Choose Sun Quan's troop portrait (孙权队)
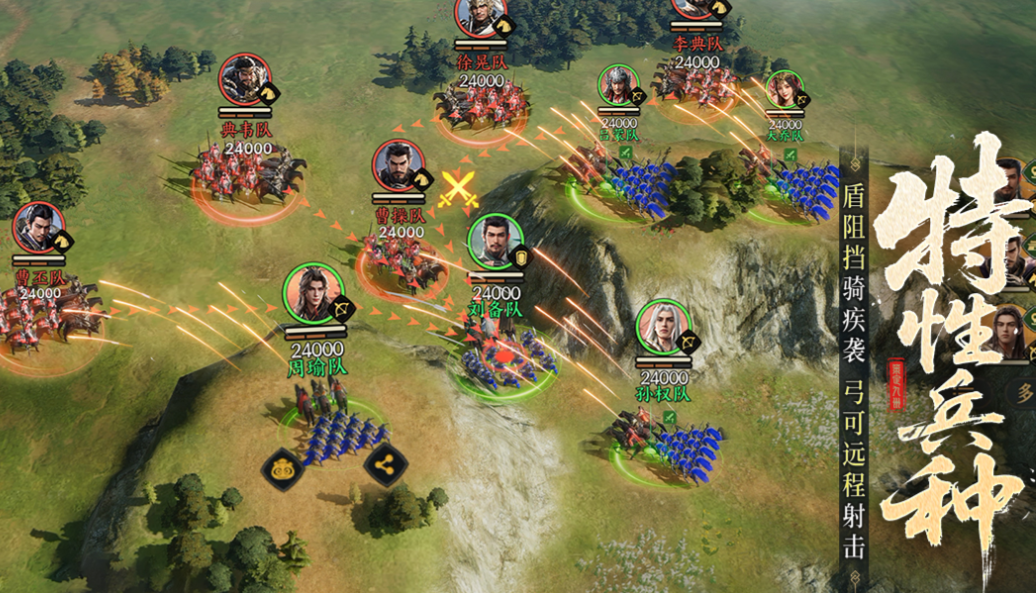Image resolution: width=1036 pixels, height=593 pixels. click(663, 327)
